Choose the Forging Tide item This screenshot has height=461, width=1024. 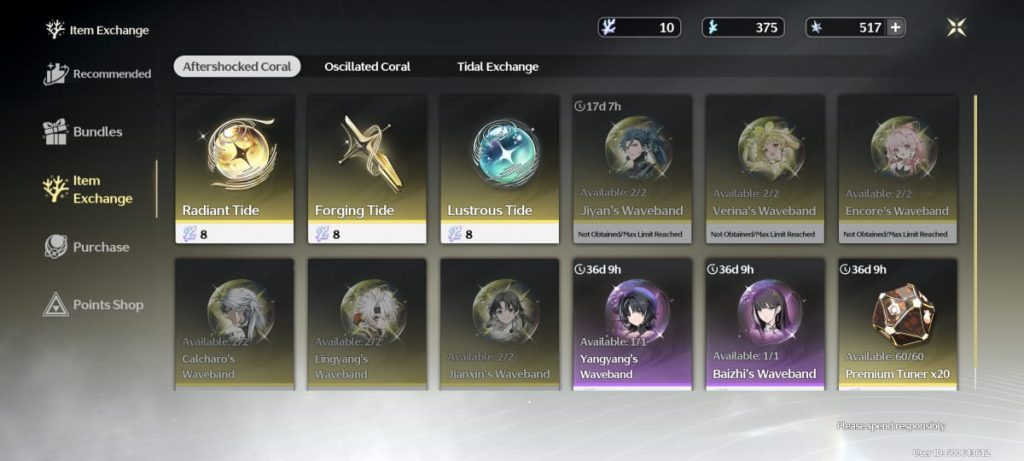[367, 168]
